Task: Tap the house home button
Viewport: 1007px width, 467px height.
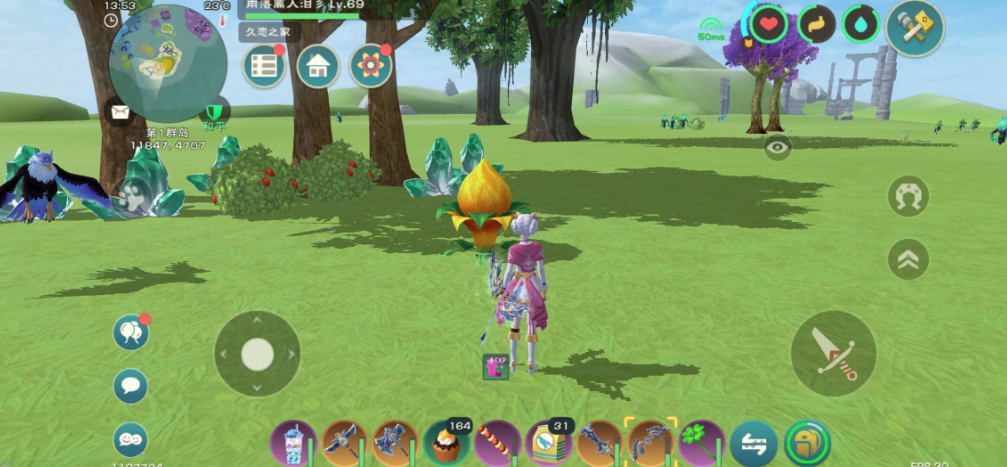Action: pyautogui.click(x=318, y=67)
